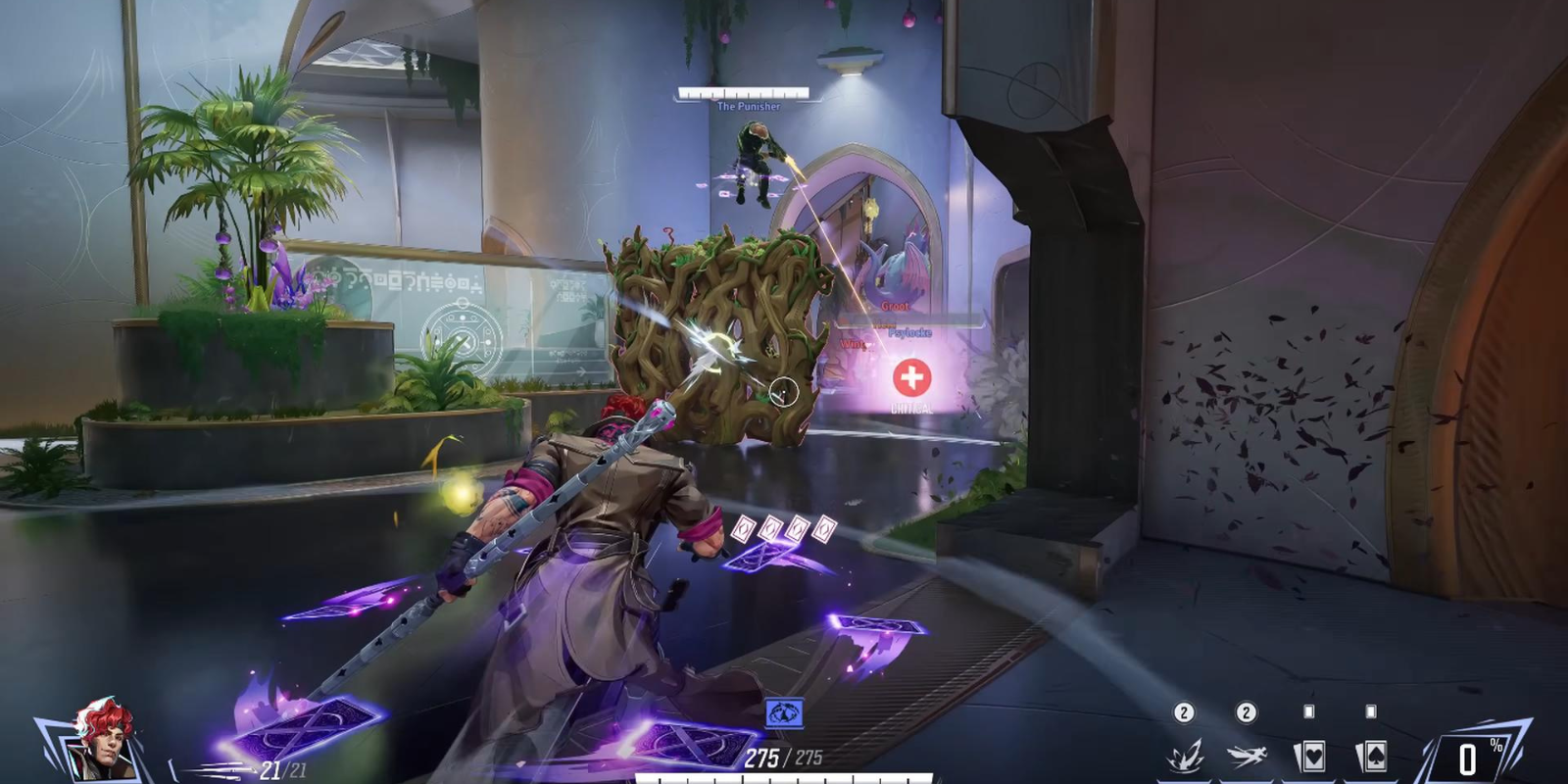Viewport: 1568px width, 784px height.
Task: Click the white card pip above heart ability
Action: pyautogui.click(x=1309, y=711)
